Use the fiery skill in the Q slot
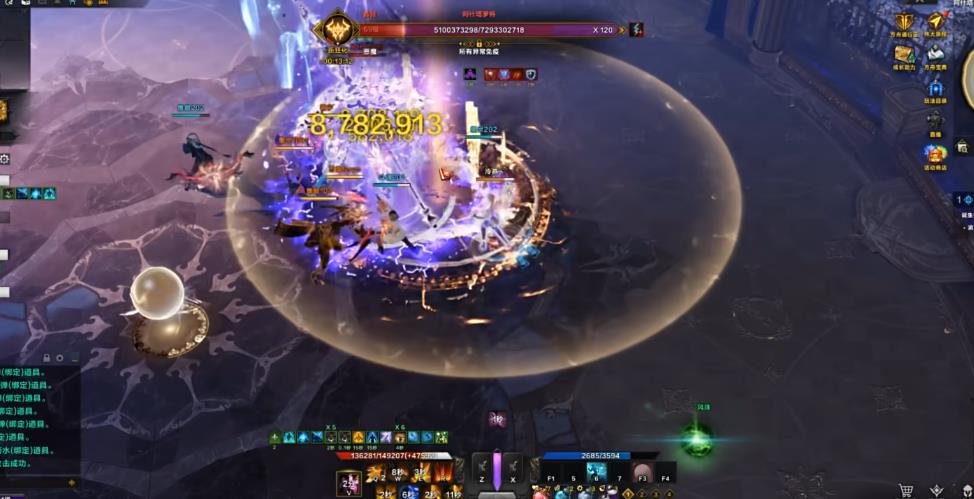This screenshot has width=974, height=499. pyautogui.click(x=376, y=473)
